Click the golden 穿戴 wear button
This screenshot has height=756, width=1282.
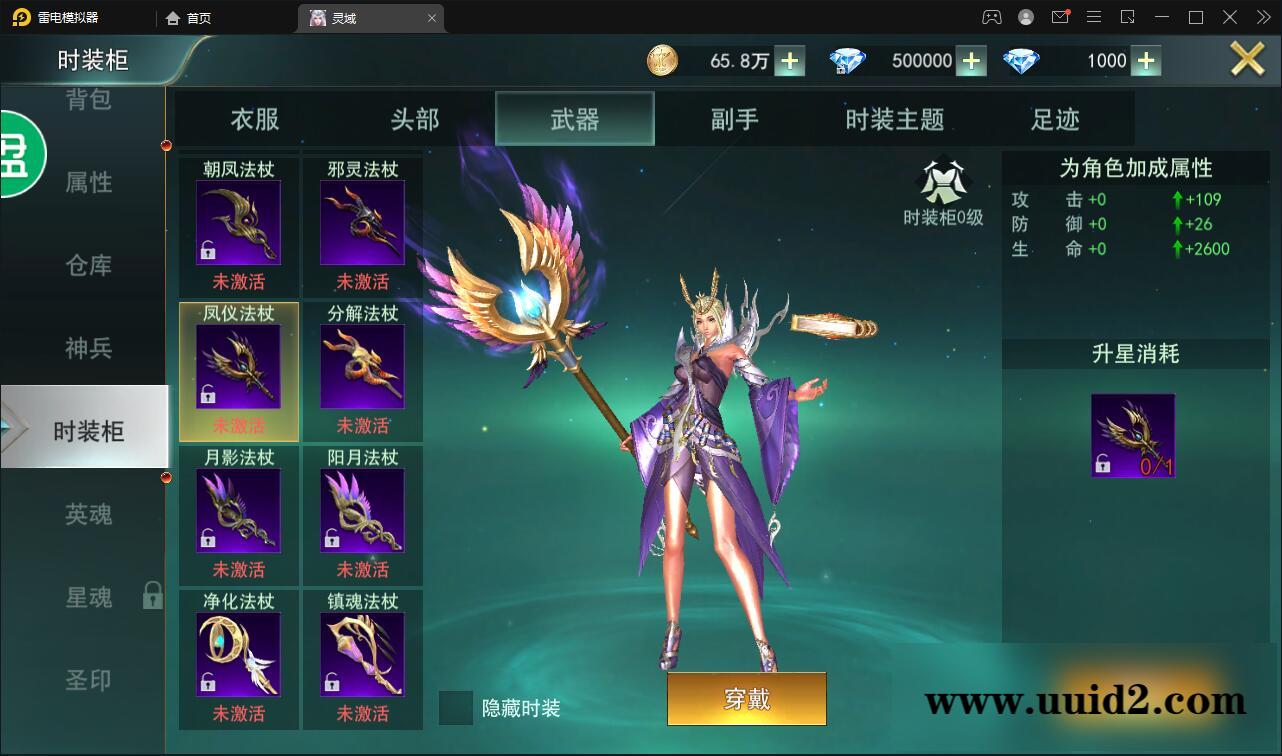(x=746, y=699)
